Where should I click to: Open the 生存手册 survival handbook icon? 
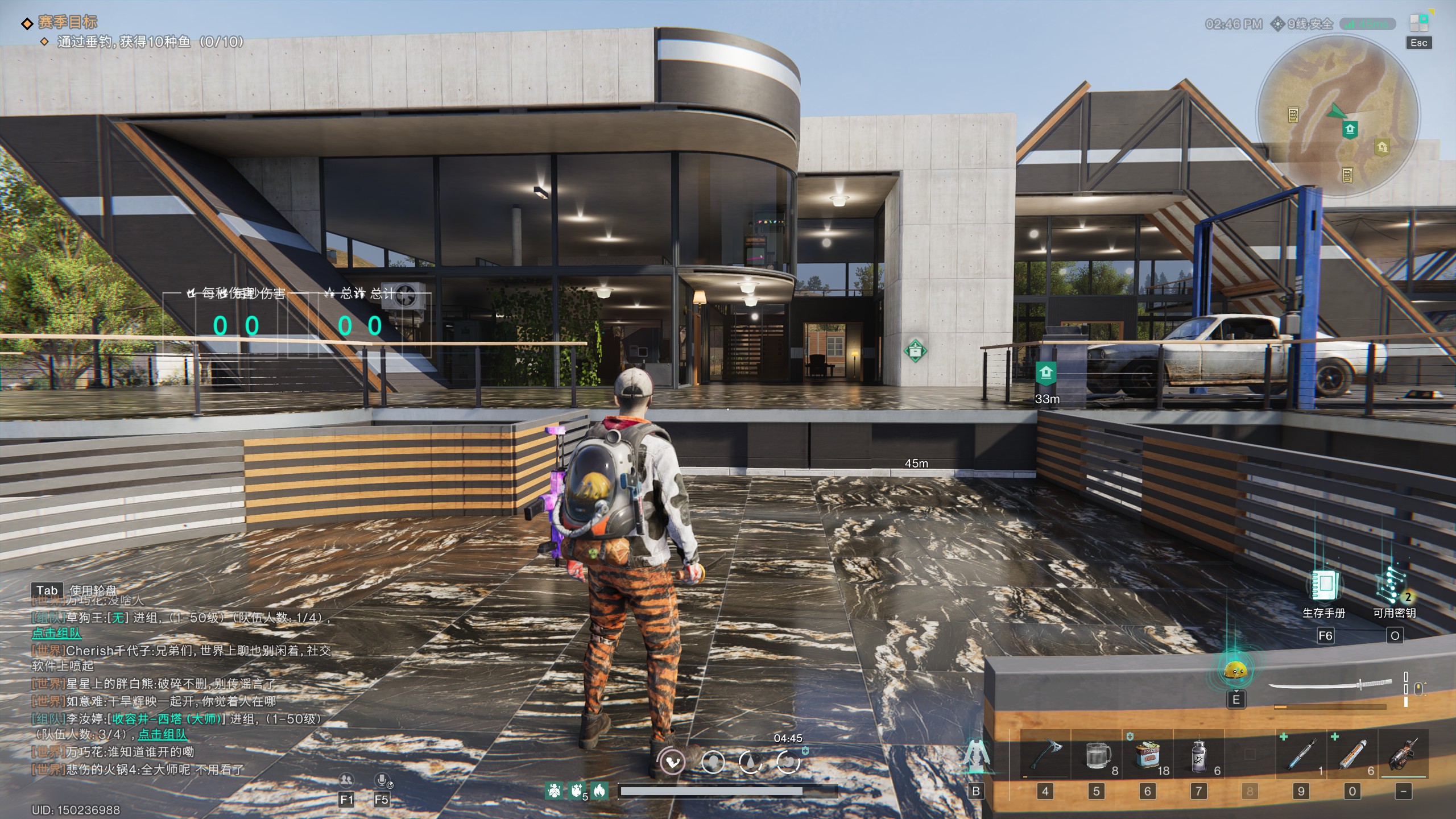[1325, 586]
